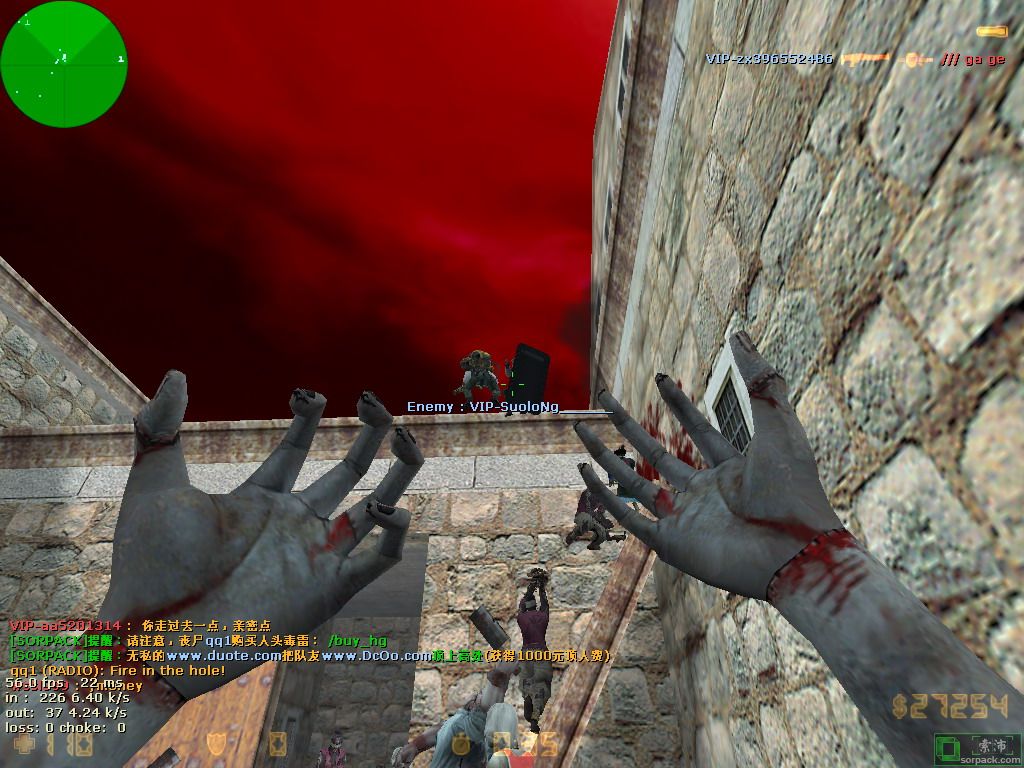Click the round timer clock icon

(461, 743)
